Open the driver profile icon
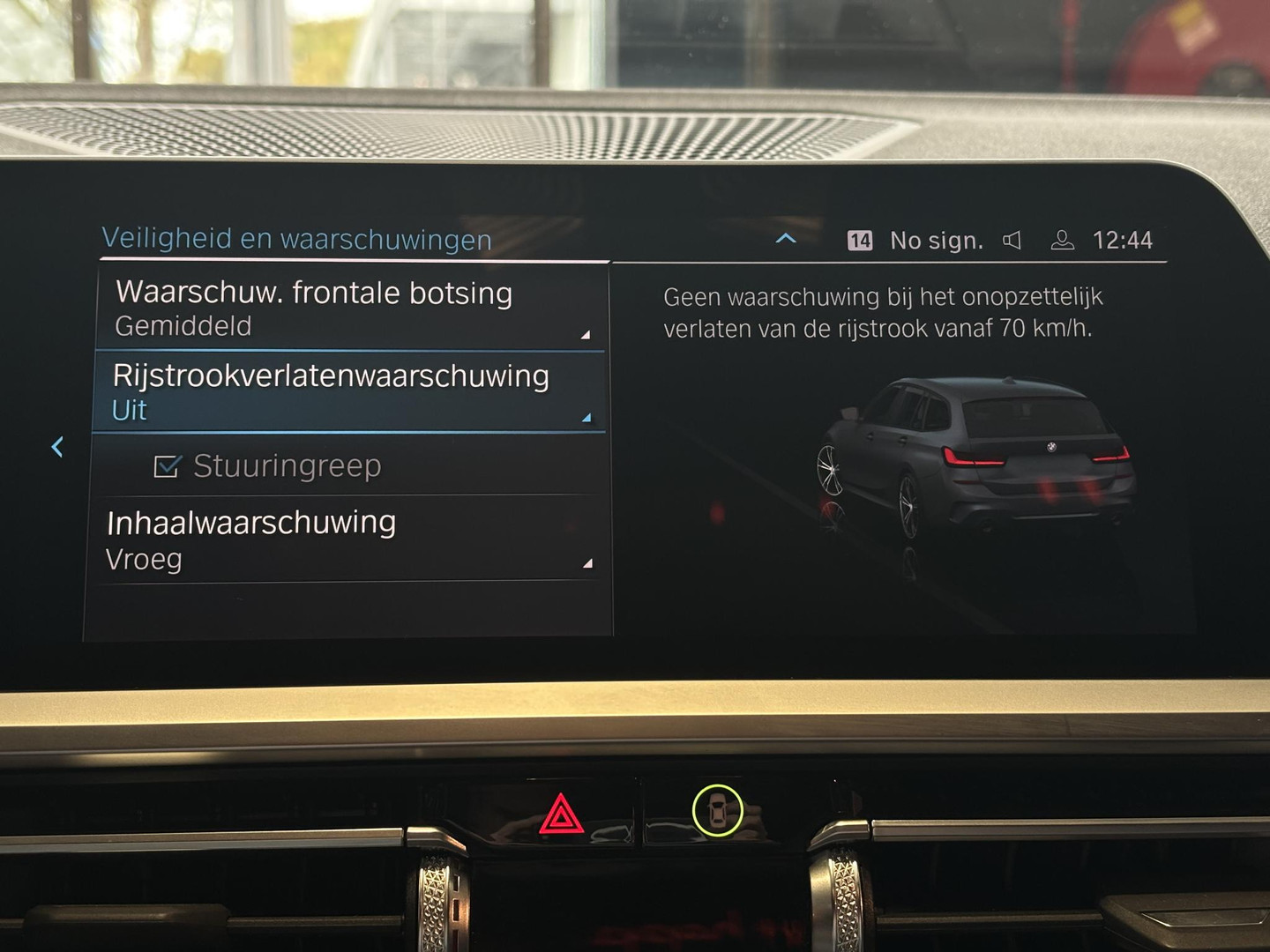The image size is (1270, 952). [1062, 239]
